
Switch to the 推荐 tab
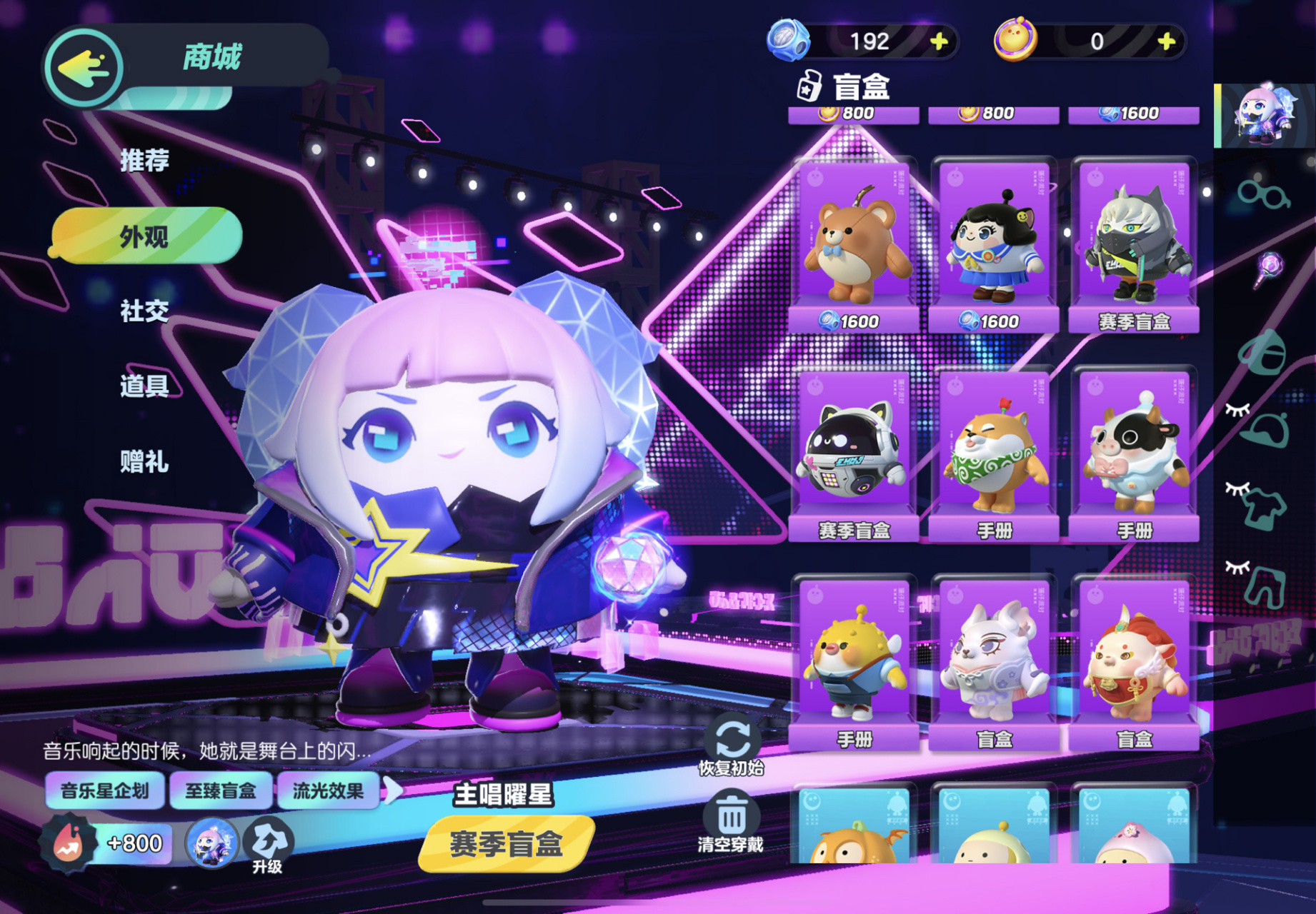point(143,161)
